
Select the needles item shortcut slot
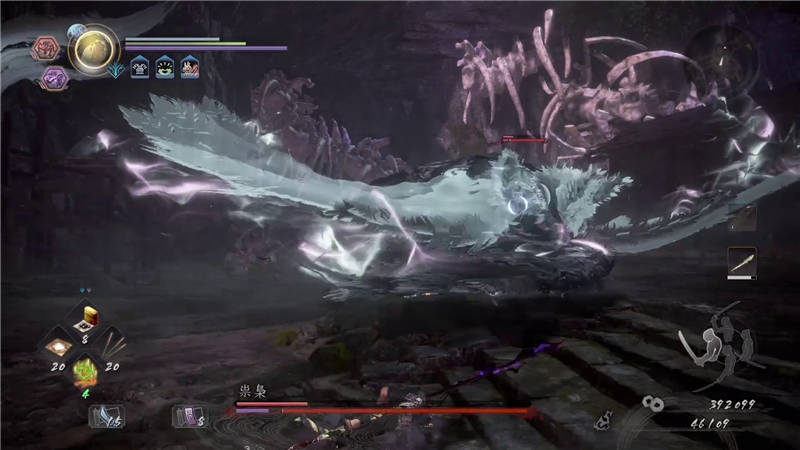(x=113, y=346)
